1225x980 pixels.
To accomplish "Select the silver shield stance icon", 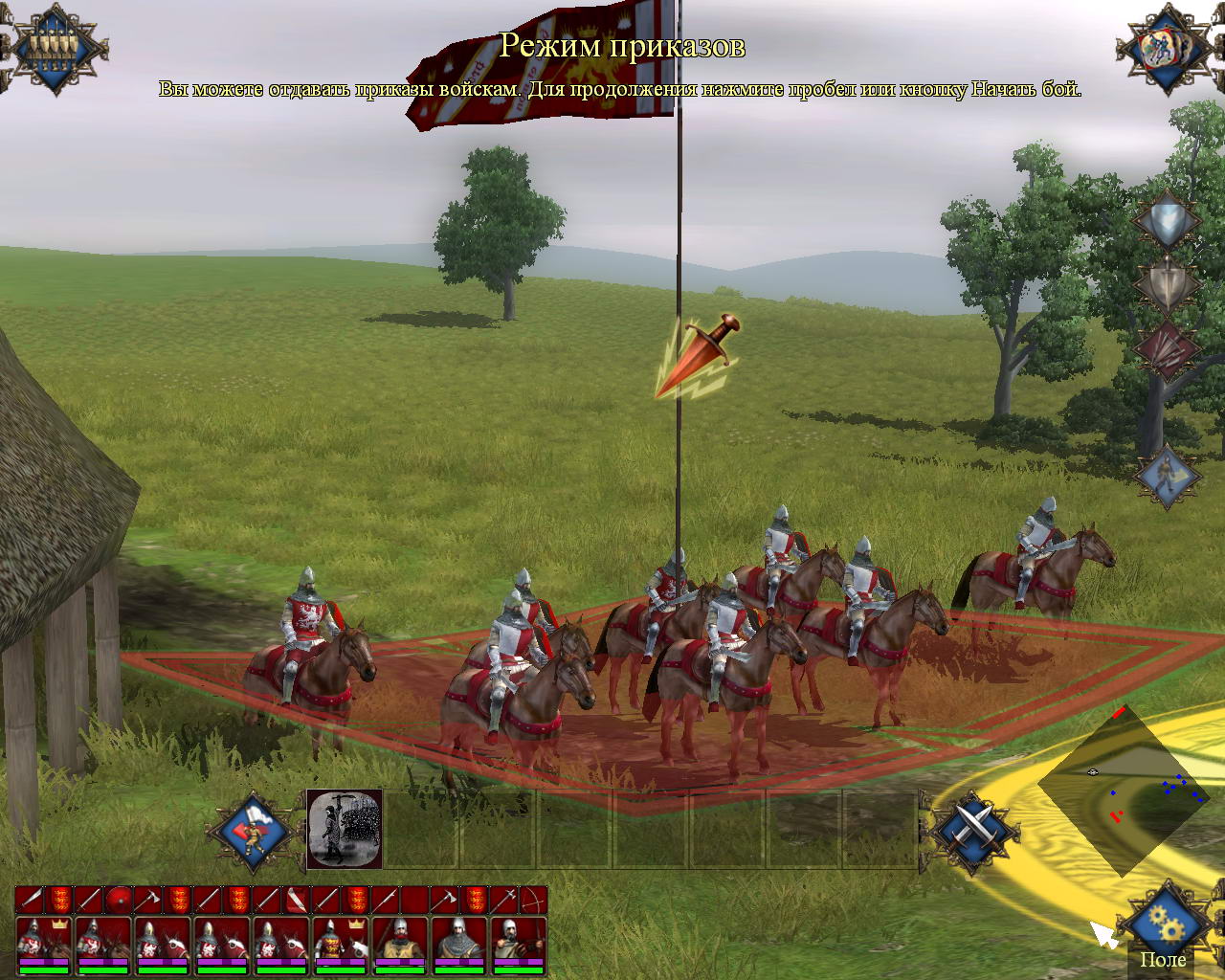I will click(1167, 220).
